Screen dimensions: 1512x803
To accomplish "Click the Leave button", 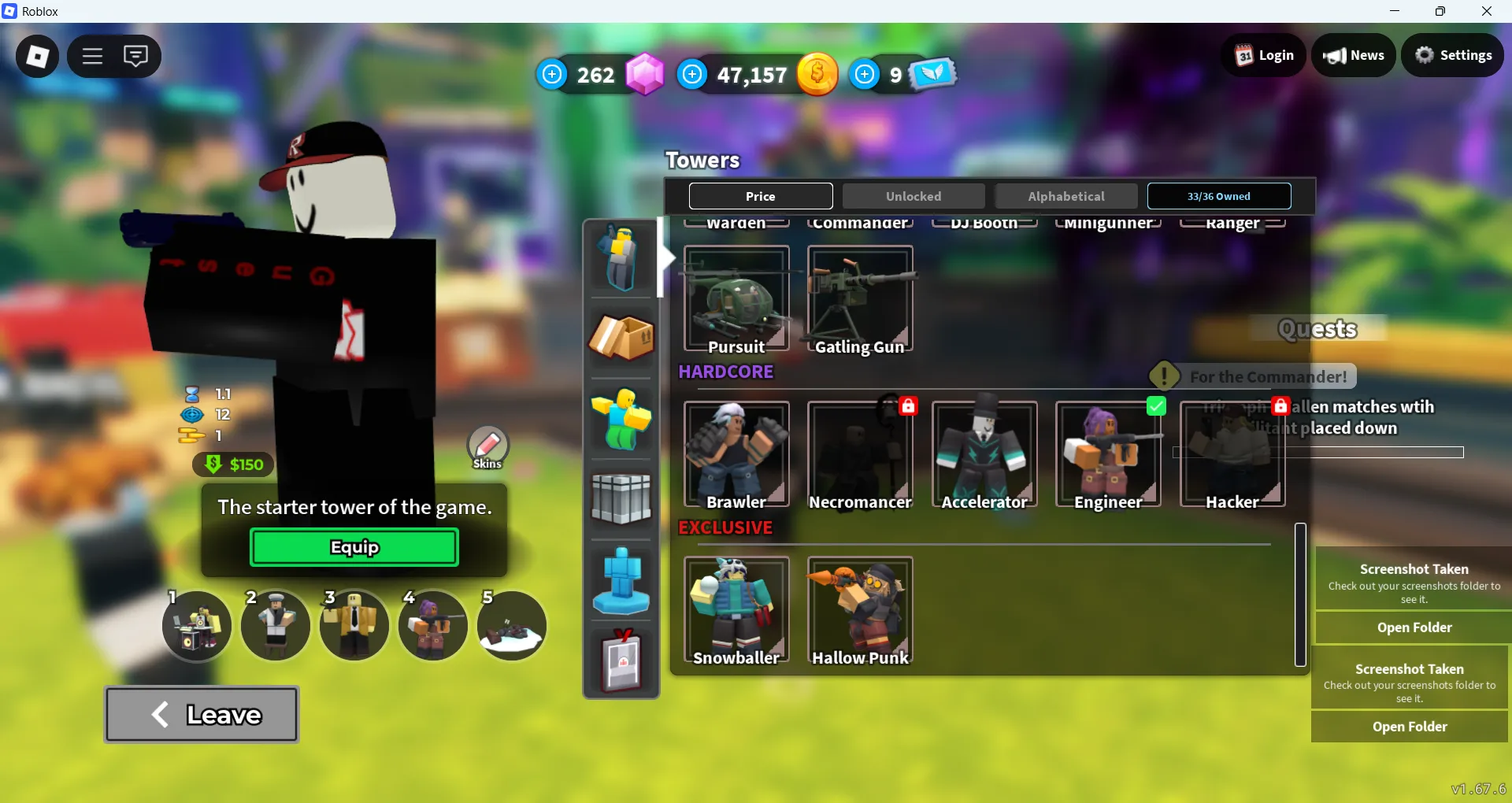I will 201,714.
